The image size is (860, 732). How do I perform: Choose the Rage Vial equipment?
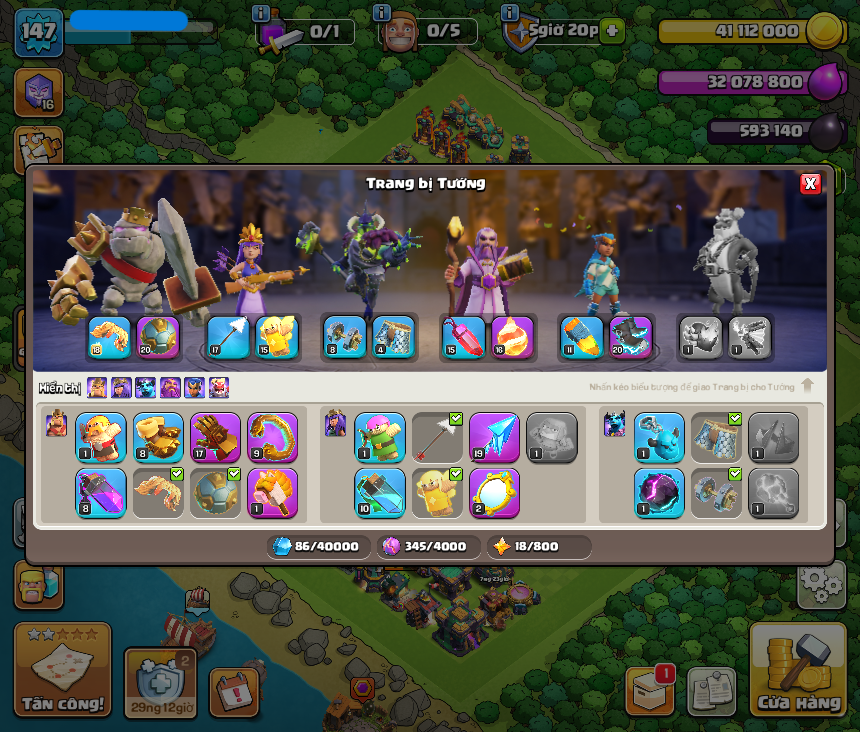(x=101, y=493)
